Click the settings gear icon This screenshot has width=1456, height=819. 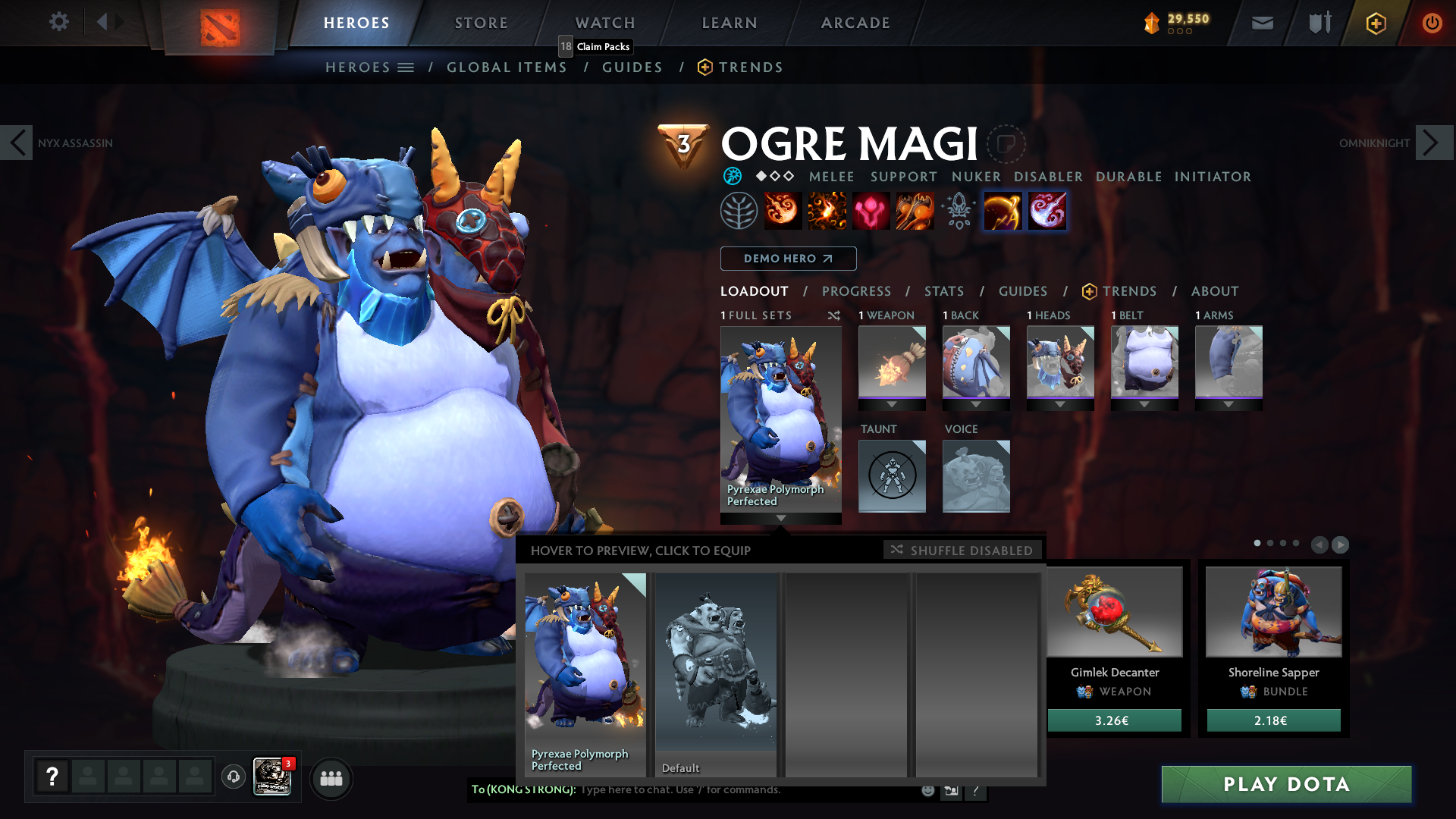point(58,22)
